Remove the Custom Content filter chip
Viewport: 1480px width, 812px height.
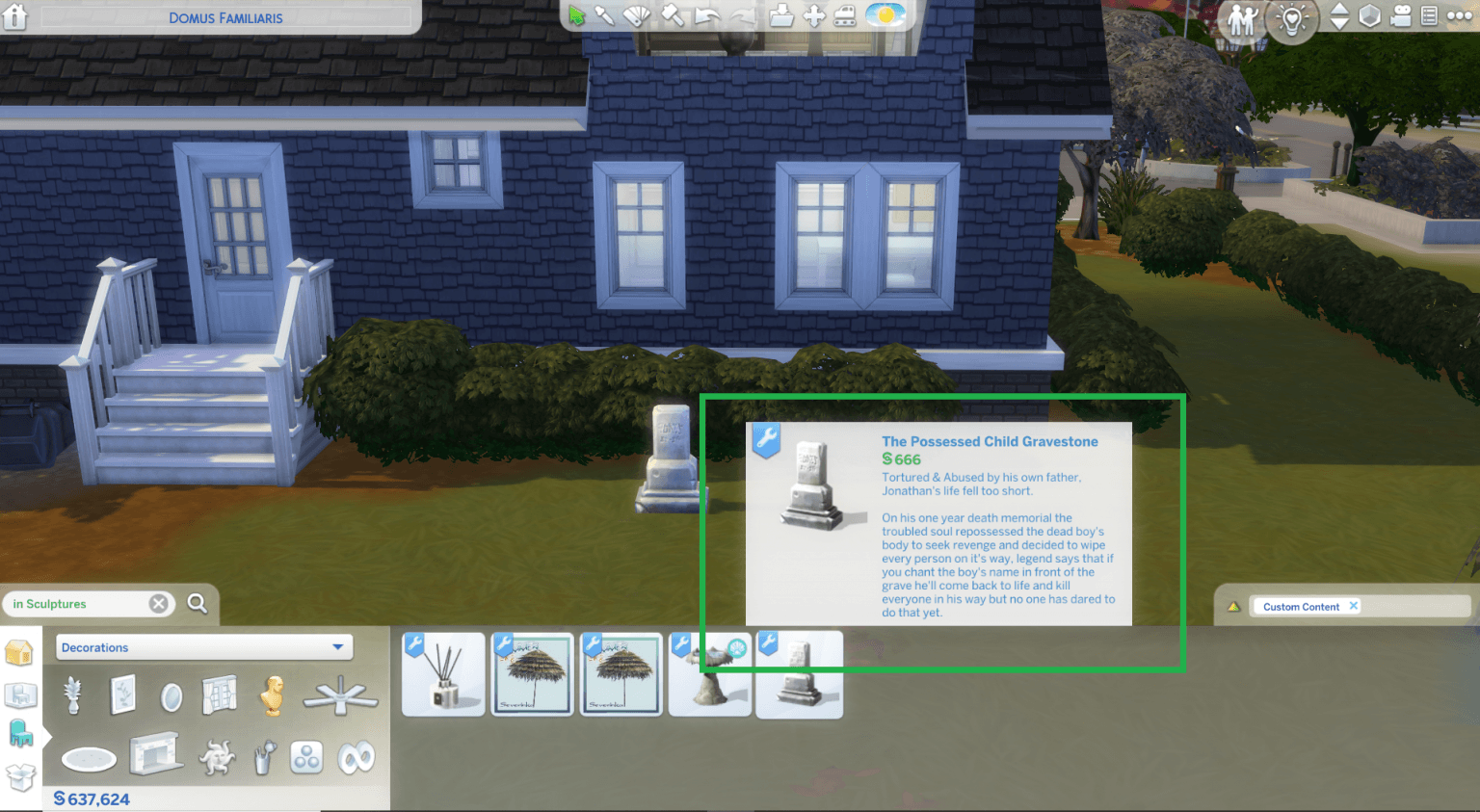[x=1355, y=606]
